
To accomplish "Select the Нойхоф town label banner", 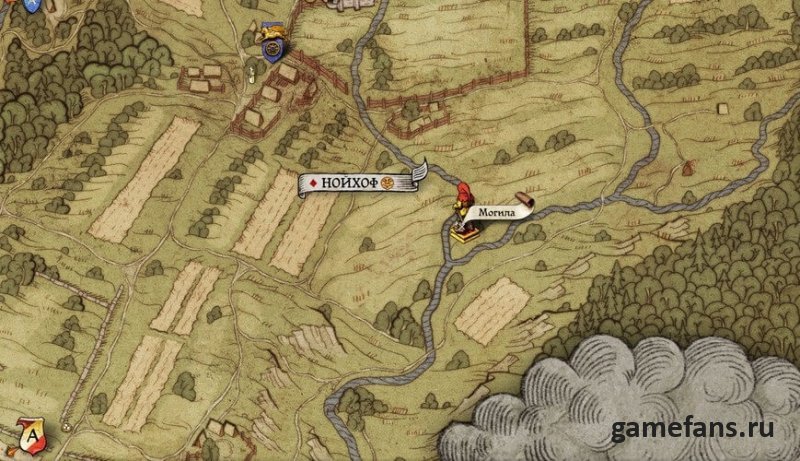I will pyautogui.click(x=362, y=183).
